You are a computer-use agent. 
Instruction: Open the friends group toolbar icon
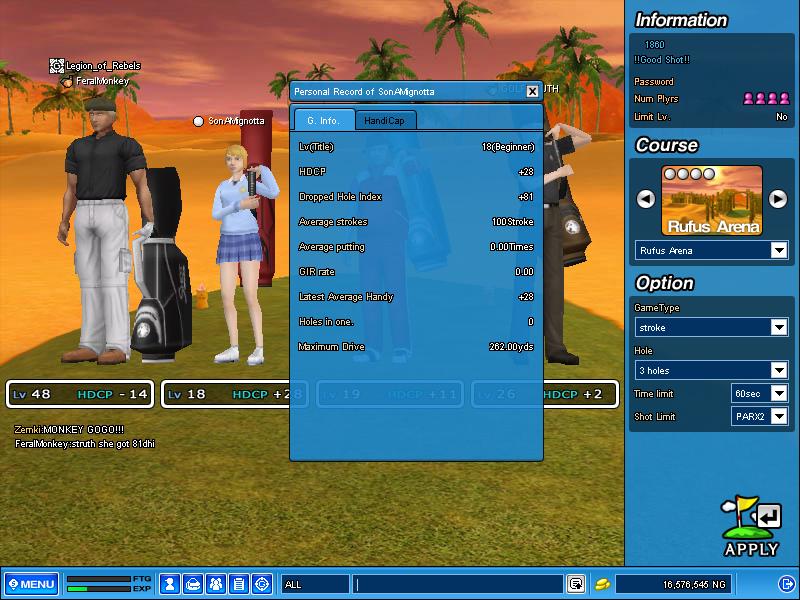tap(216, 584)
